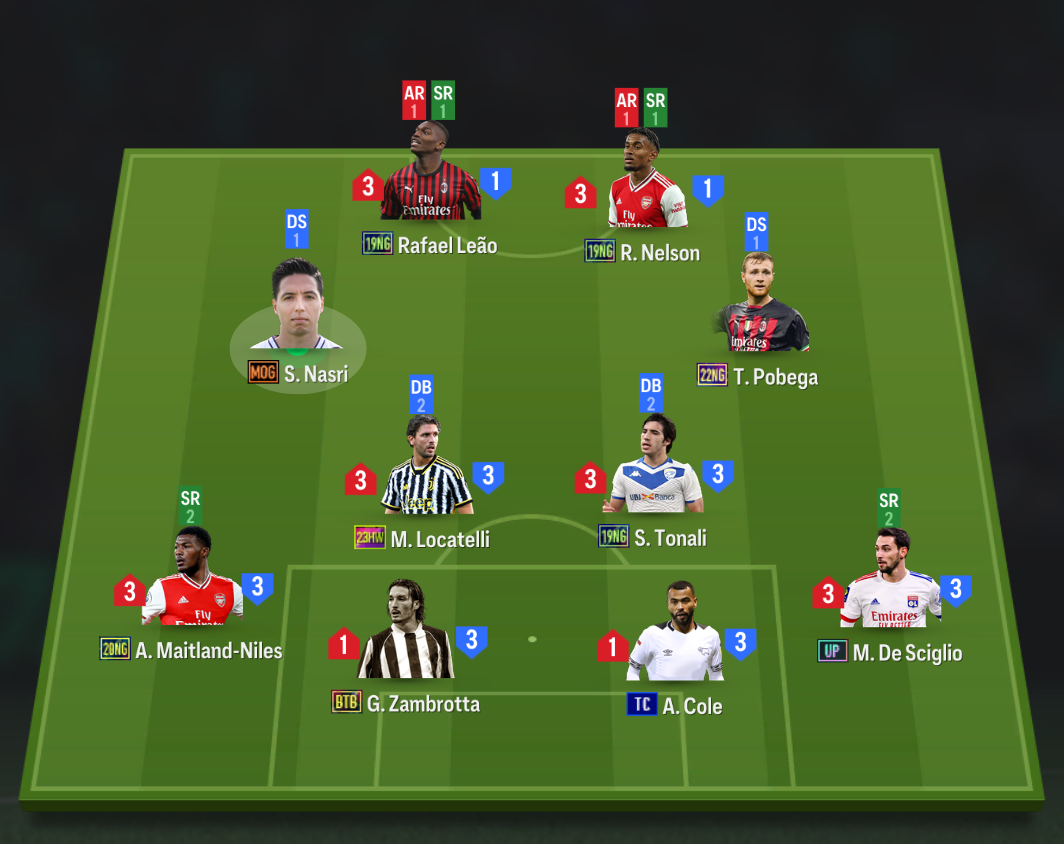This screenshot has width=1064, height=844.
Task: Choose the A. Cole player card
Action: (676, 637)
